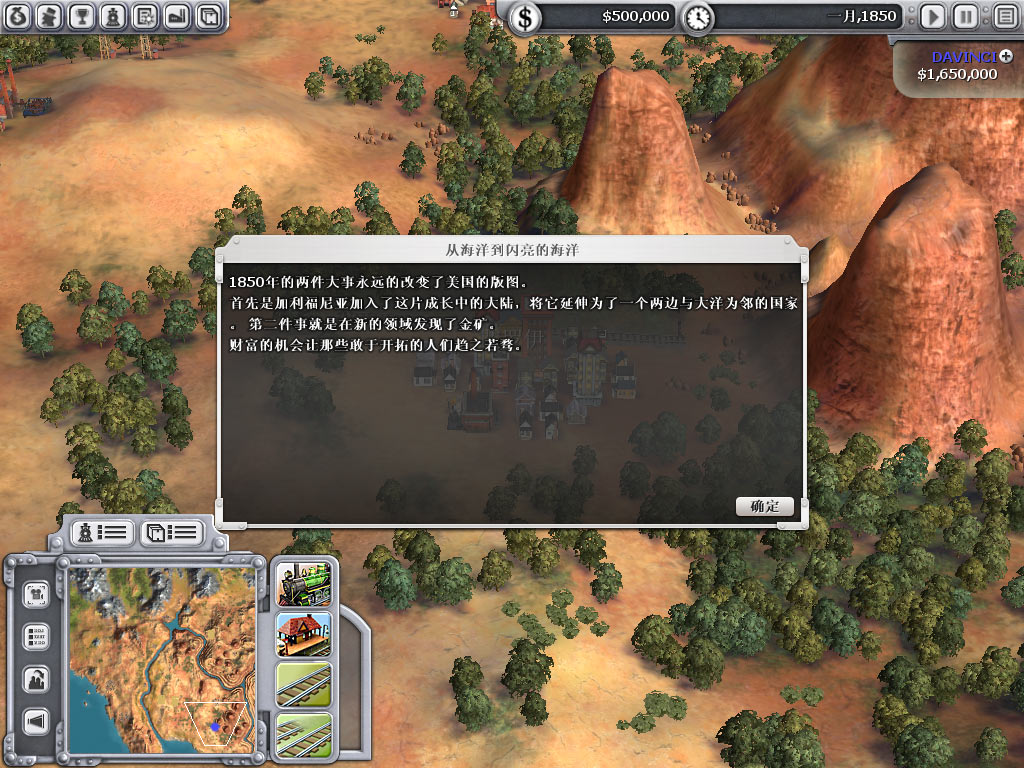1024x768 pixels.
Task: Expand the DAVINCI player plus button
Action: click(x=1006, y=57)
